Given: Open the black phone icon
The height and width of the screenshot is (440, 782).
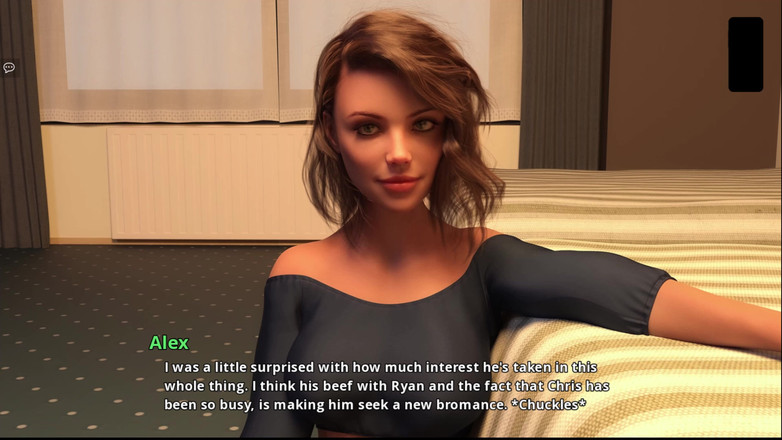Looking at the screenshot, I should point(745,54).
